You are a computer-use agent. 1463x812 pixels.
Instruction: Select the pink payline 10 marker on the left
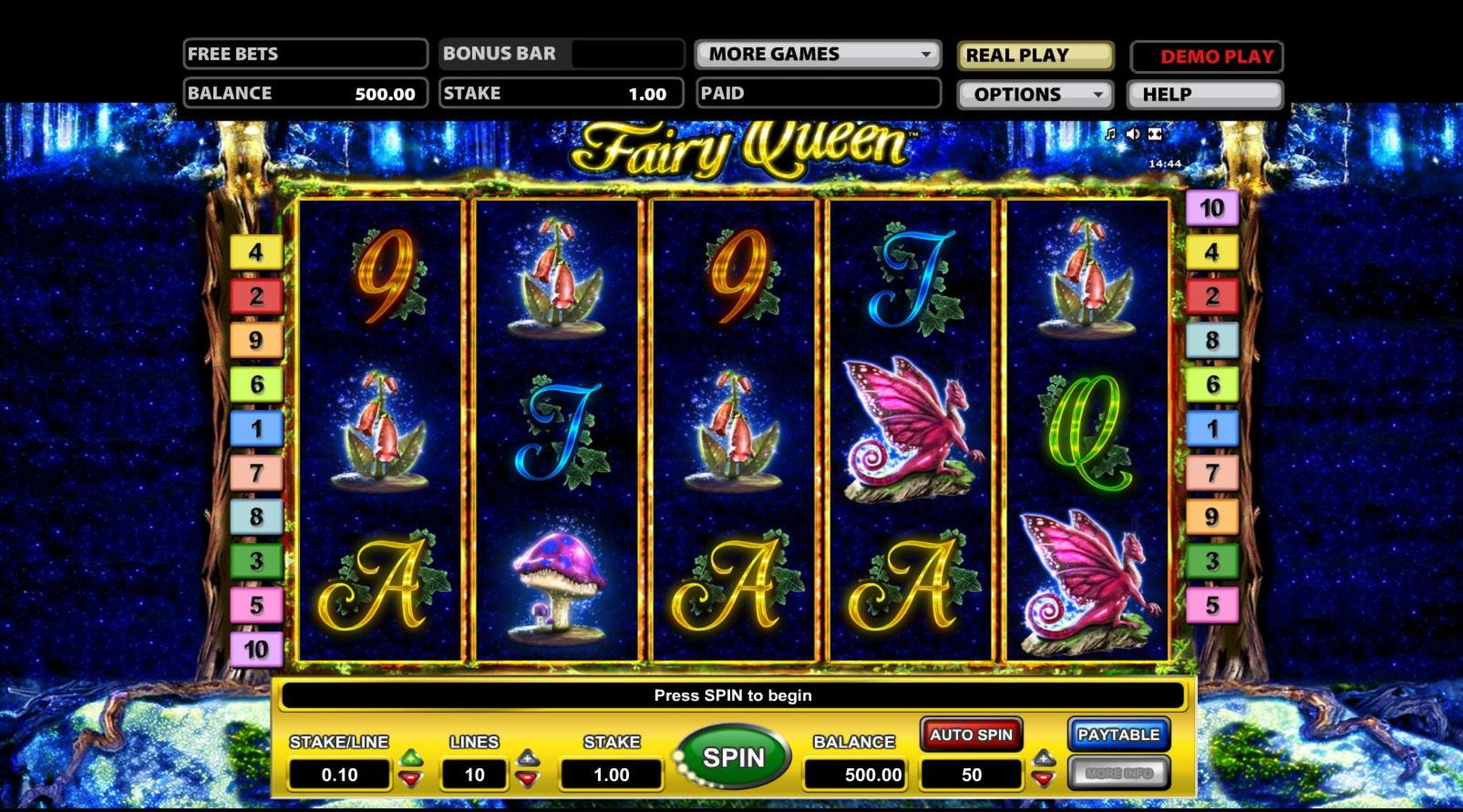coord(256,650)
